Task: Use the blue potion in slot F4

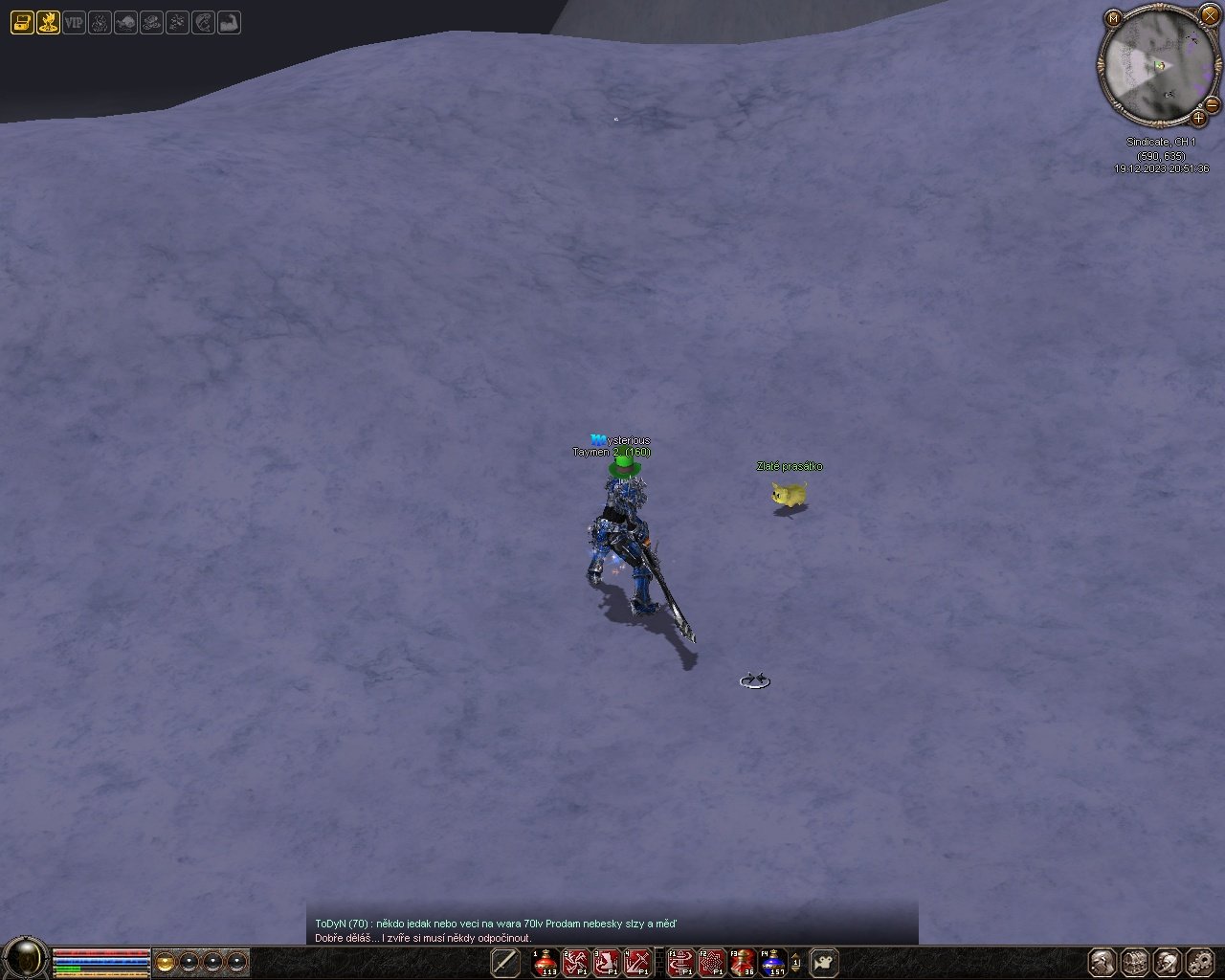Action: 772,962
